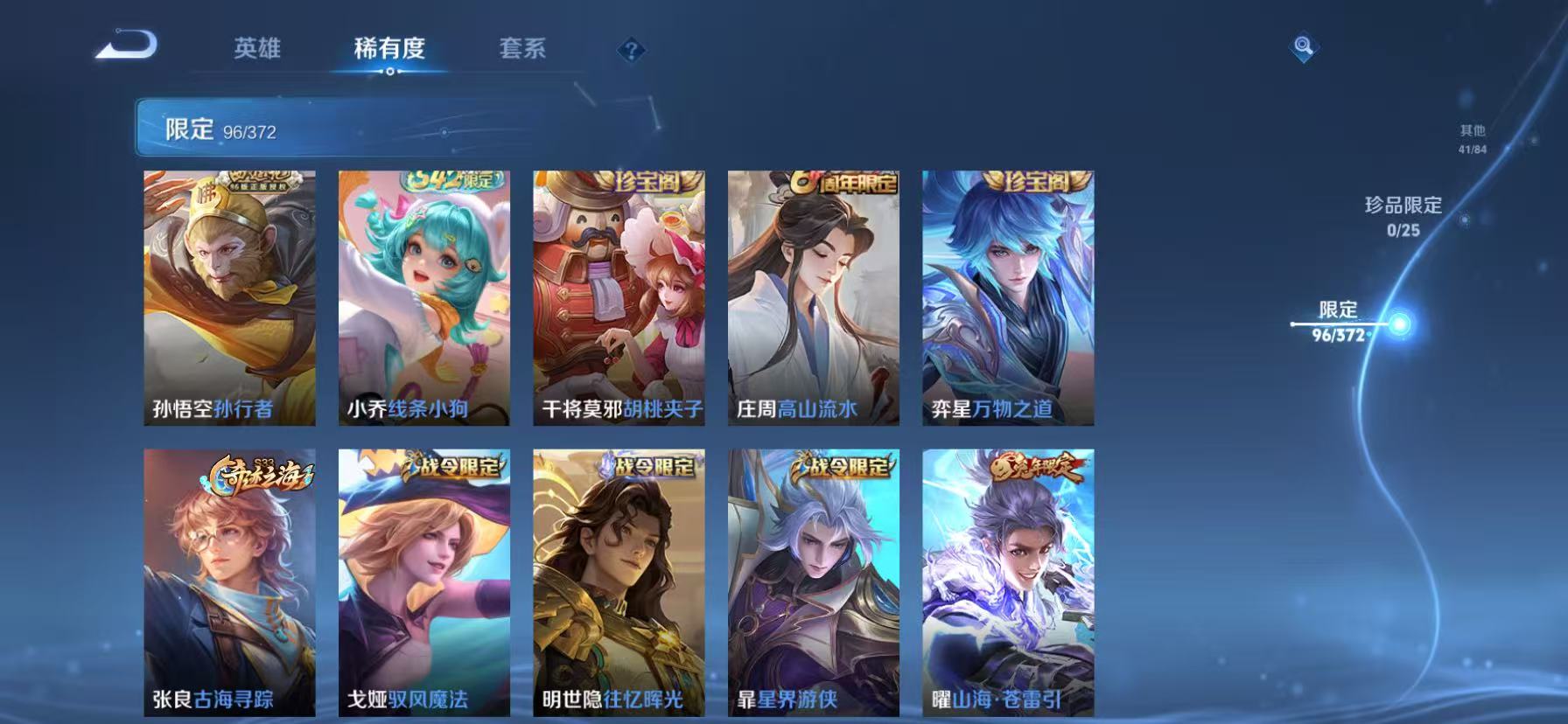Switch to the 套系 tab
1568x724 pixels.
click(x=522, y=50)
